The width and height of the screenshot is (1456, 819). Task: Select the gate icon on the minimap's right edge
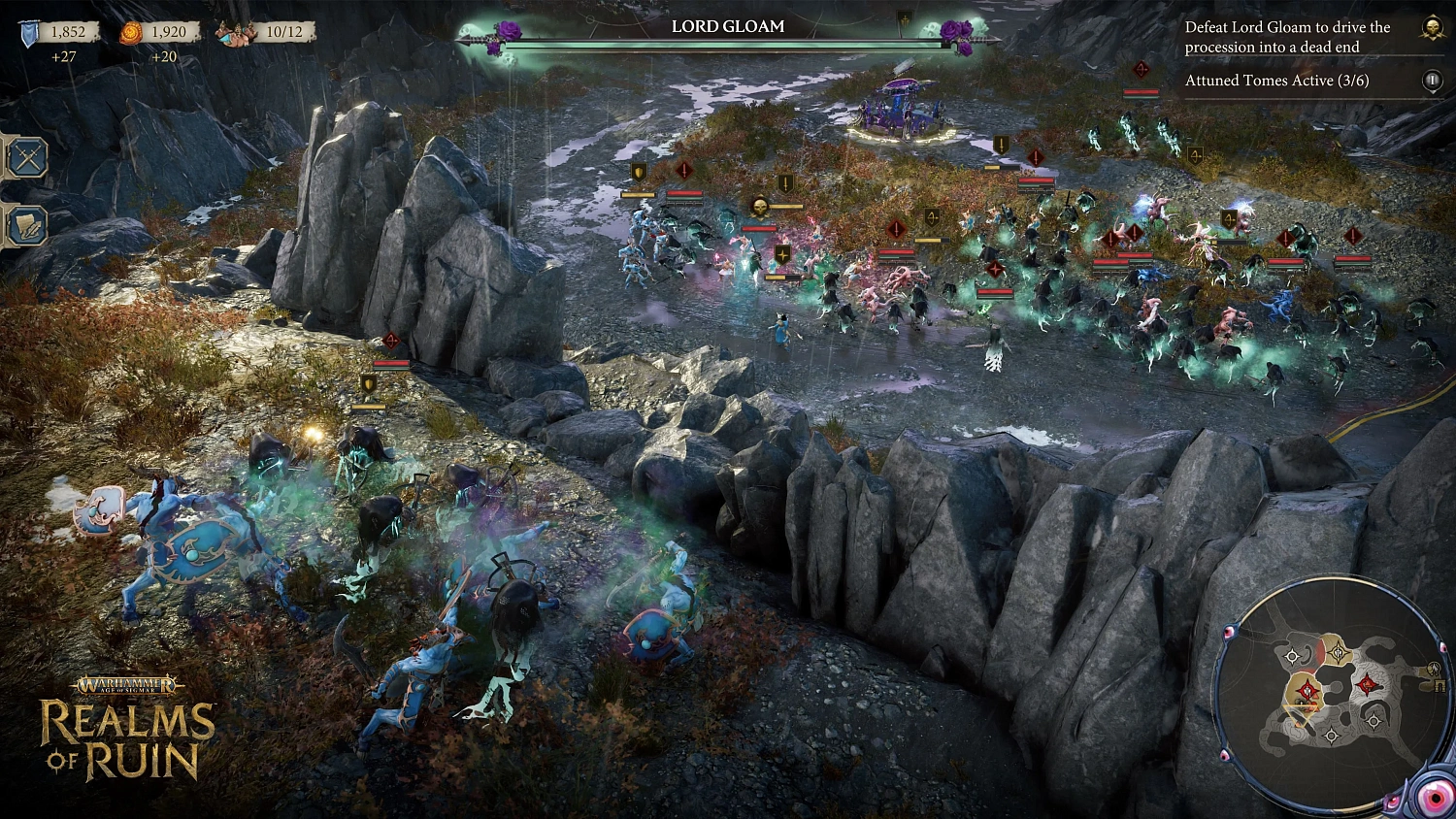1439,684
